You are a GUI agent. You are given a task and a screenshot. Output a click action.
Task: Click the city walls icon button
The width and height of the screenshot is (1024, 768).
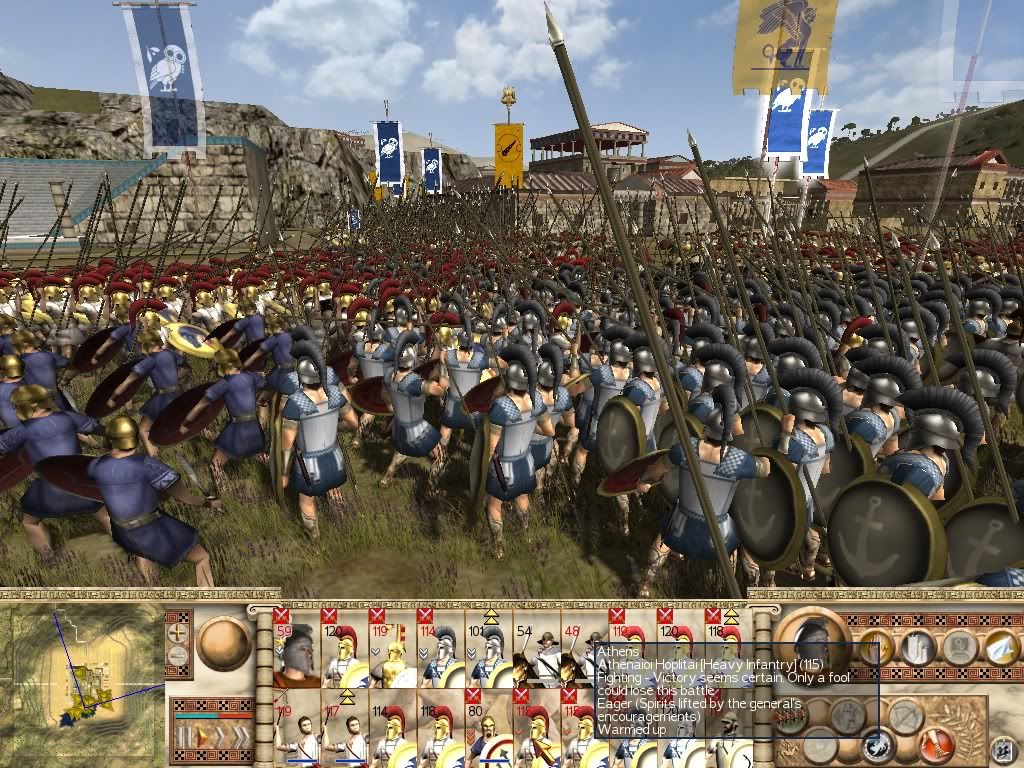pos(918,648)
